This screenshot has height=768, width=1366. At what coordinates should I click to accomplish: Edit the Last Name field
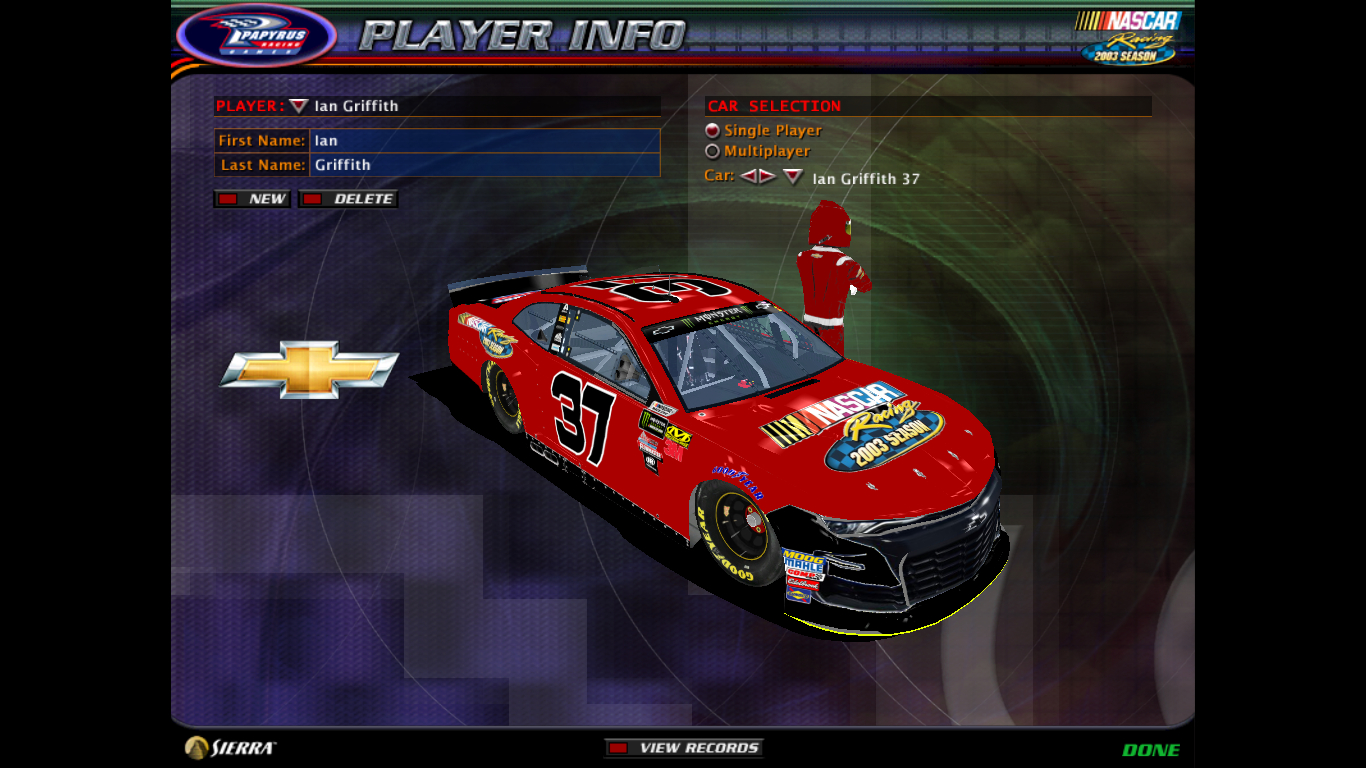(x=484, y=165)
